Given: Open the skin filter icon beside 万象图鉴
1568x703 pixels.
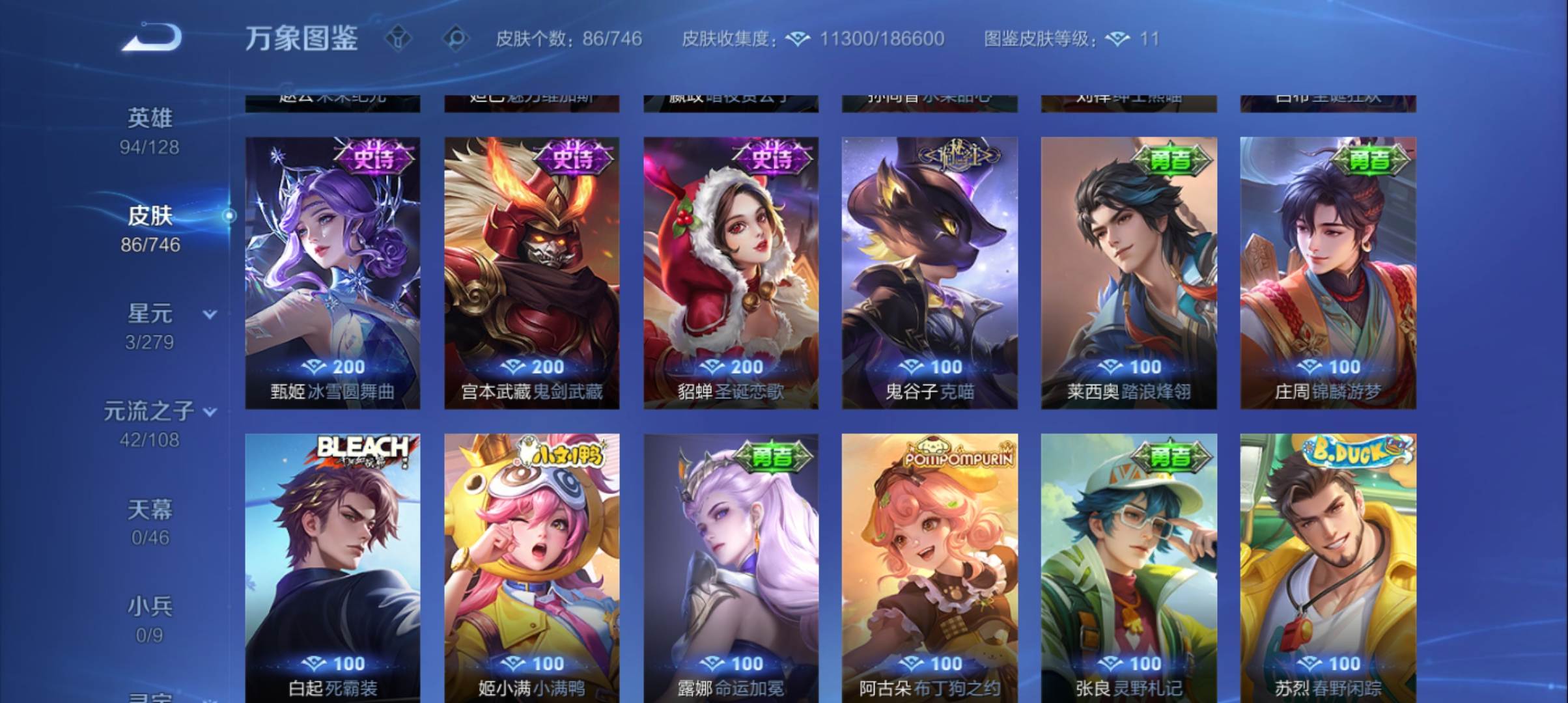Looking at the screenshot, I should [x=397, y=39].
